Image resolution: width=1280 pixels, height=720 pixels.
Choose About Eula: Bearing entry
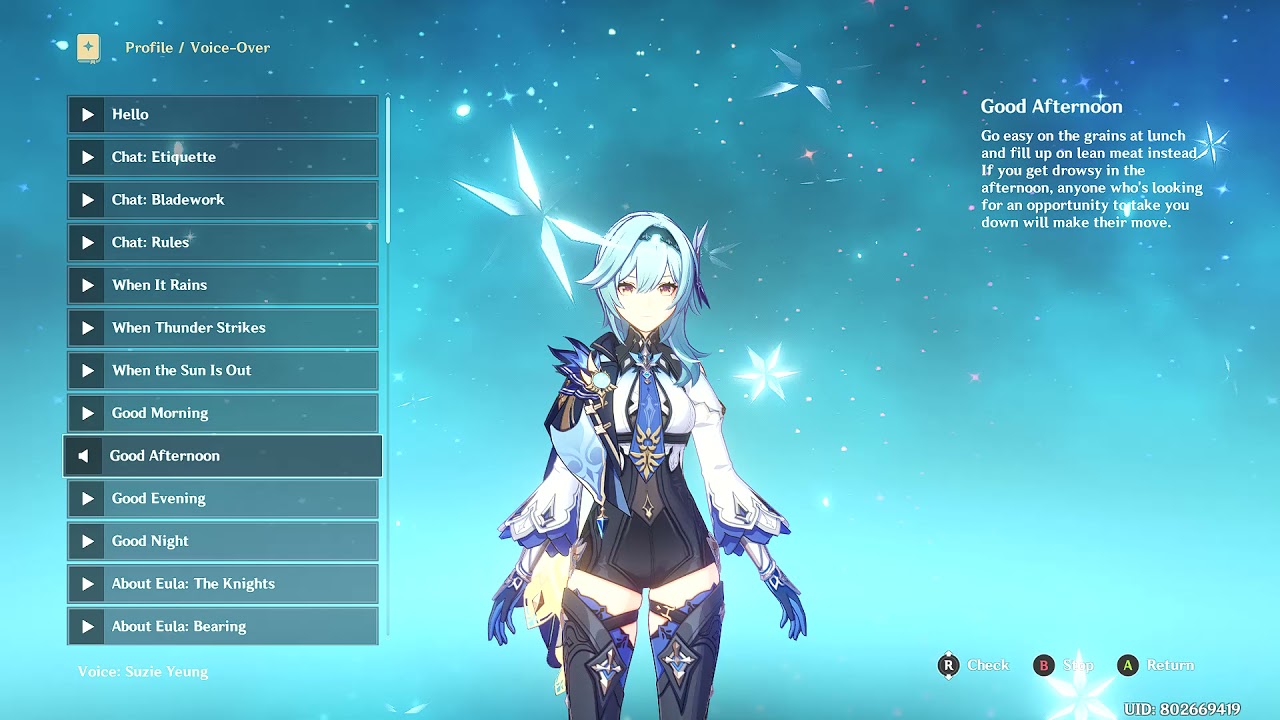[222, 627]
